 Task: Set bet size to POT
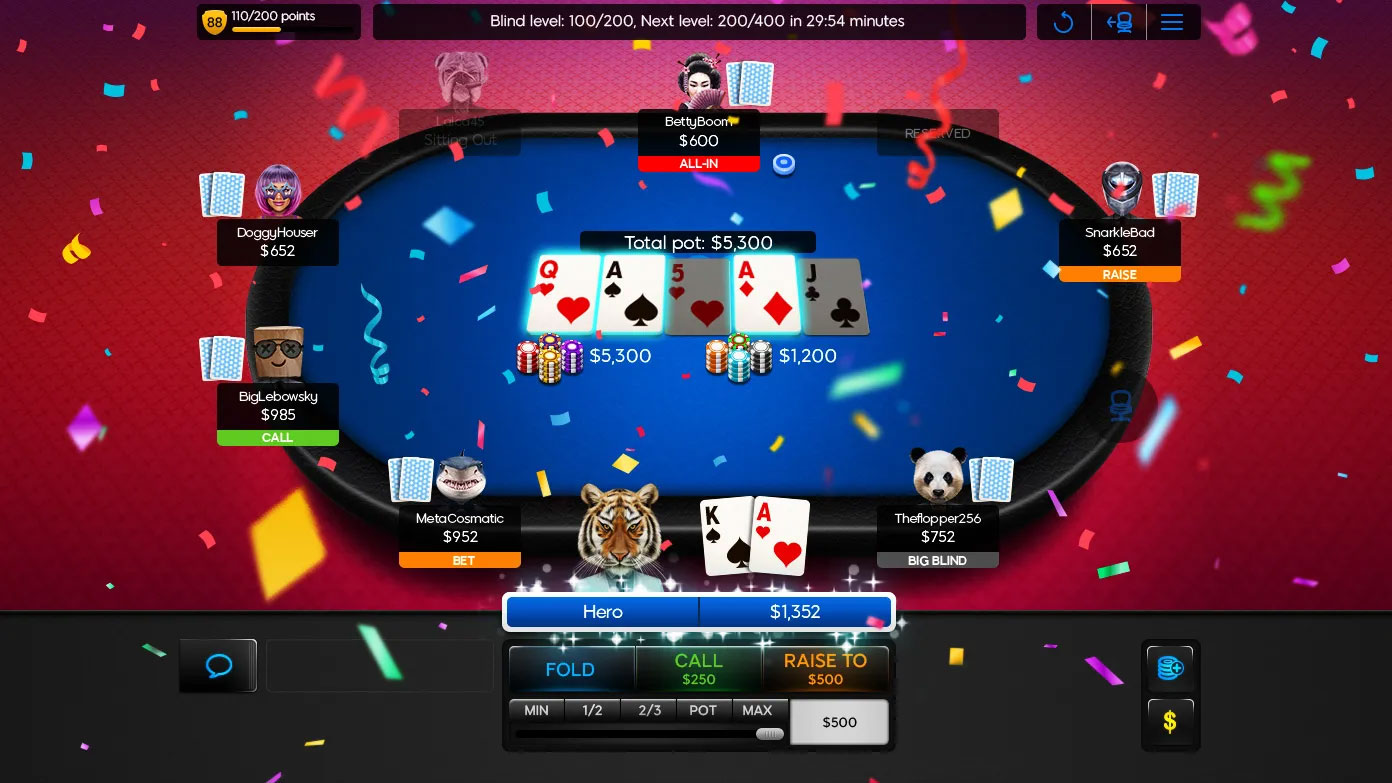703,710
